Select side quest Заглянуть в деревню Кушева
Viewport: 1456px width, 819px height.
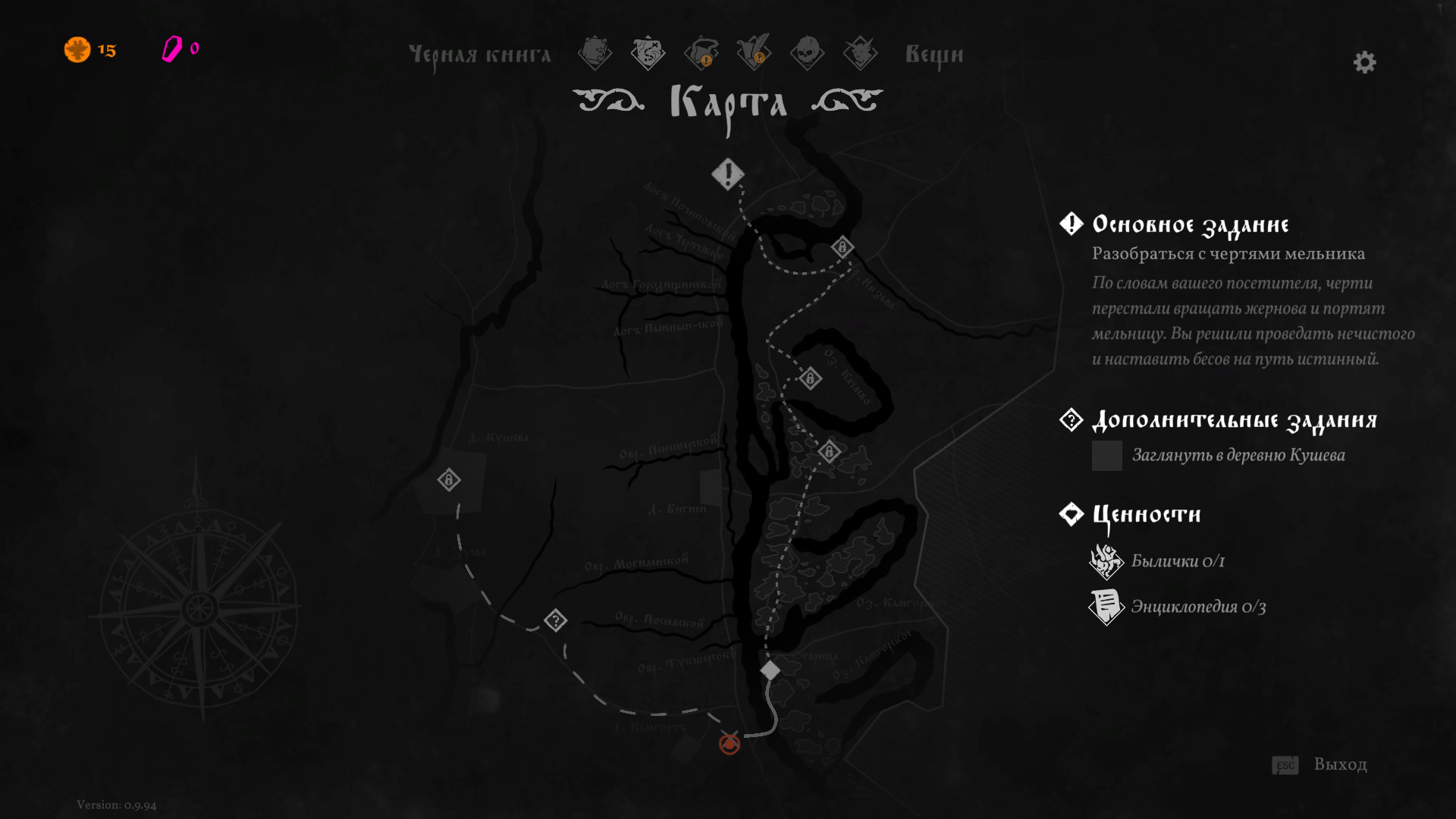[1238, 455]
